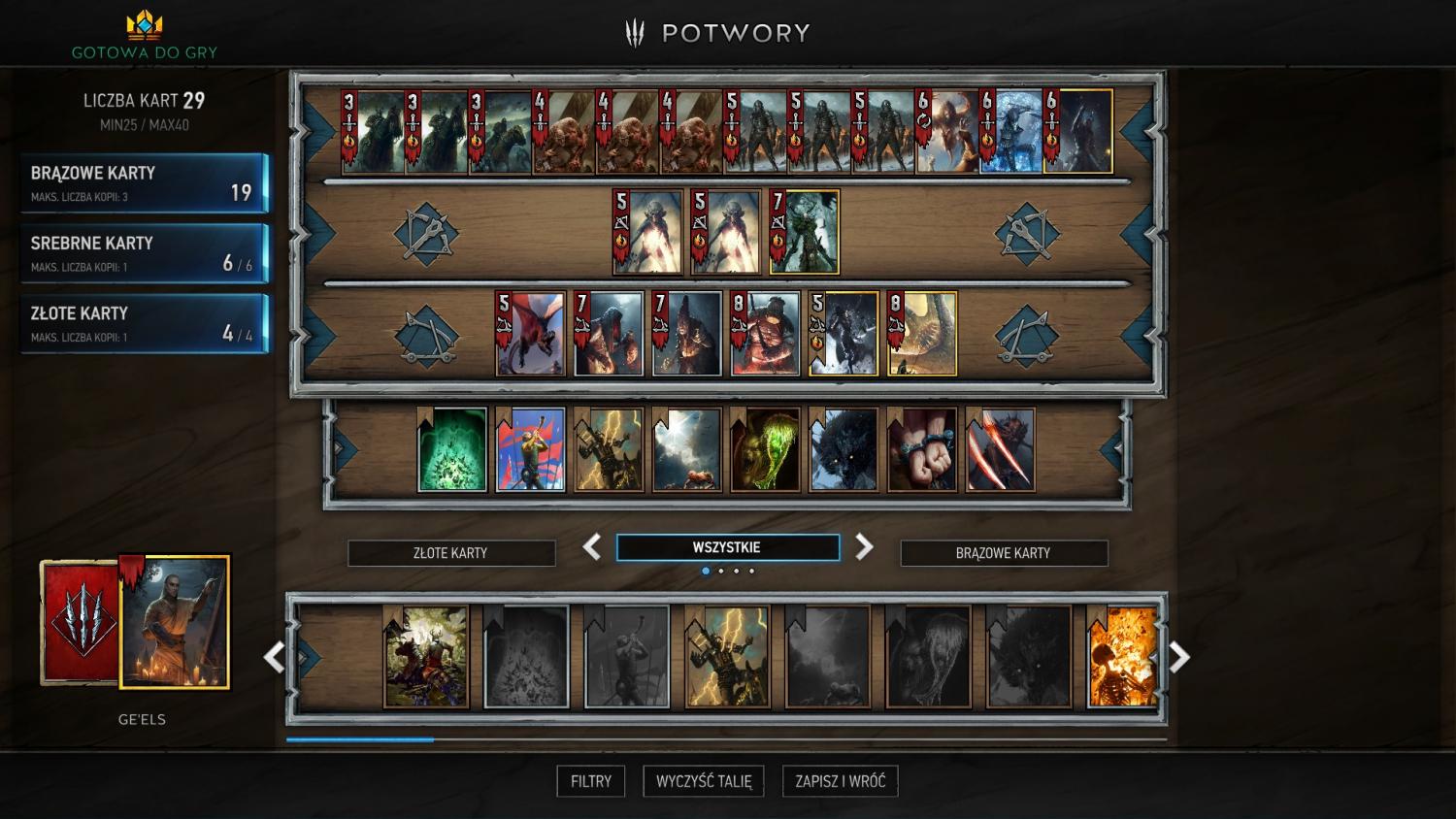
Task: Select the Wszystkie category filter
Action: (727, 547)
